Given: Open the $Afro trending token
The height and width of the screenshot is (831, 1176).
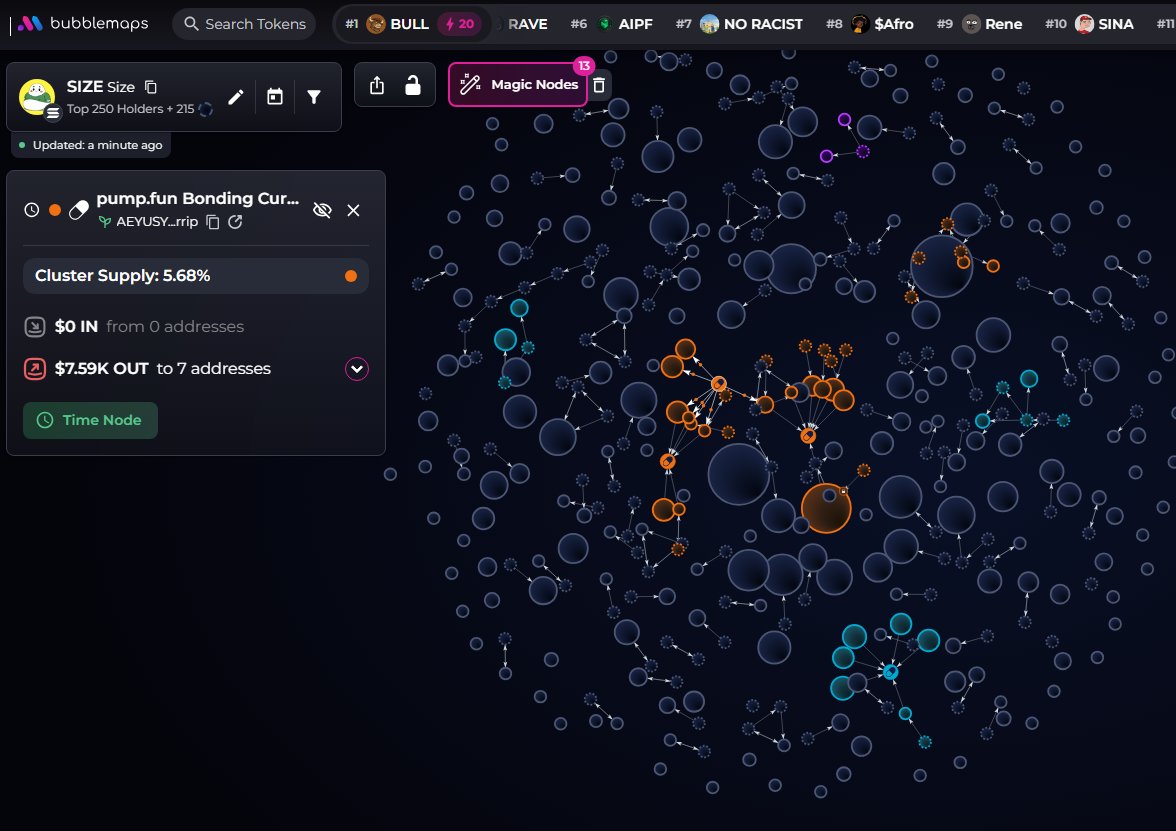Looking at the screenshot, I should tap(882, 24).
